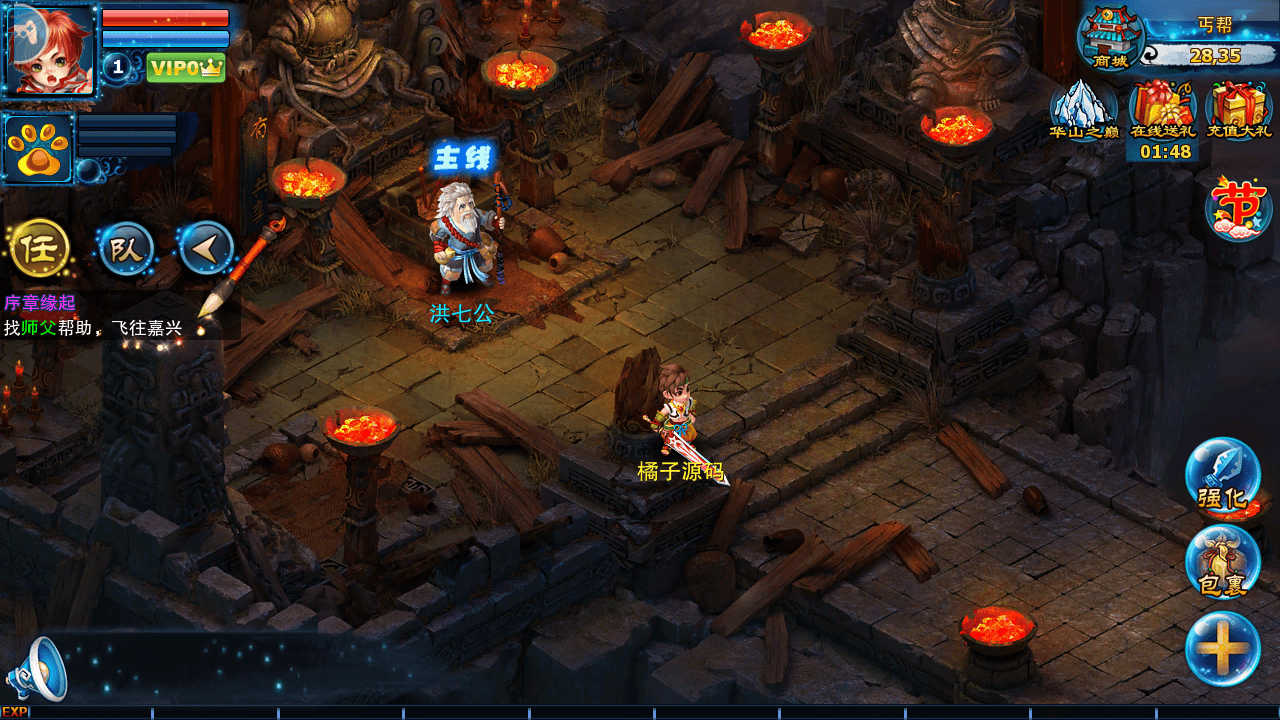1280x720 pixels.
Task: Open the 包裹 inventory bag
Action: pyautogui.click(x=1222, y=562)
